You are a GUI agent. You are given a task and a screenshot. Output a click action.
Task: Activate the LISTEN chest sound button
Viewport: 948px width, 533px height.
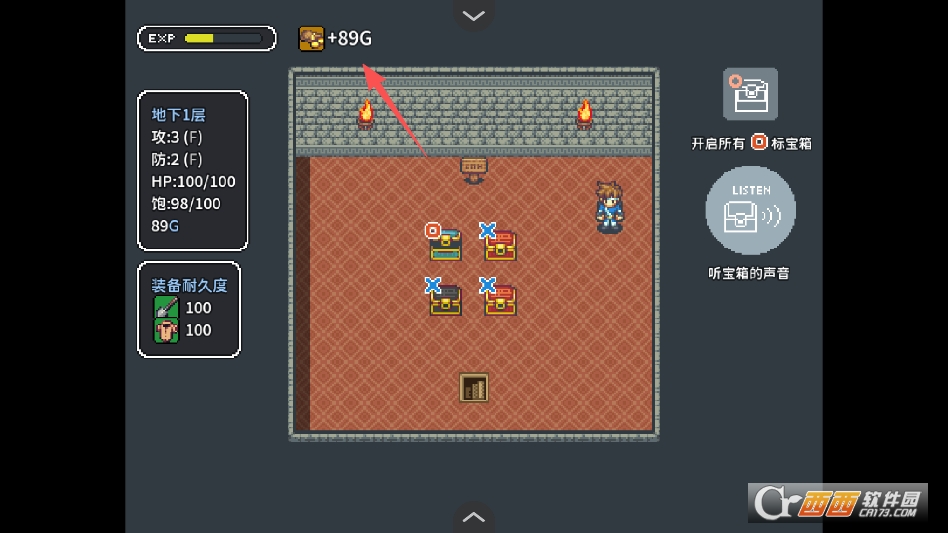tap(750, 212)
